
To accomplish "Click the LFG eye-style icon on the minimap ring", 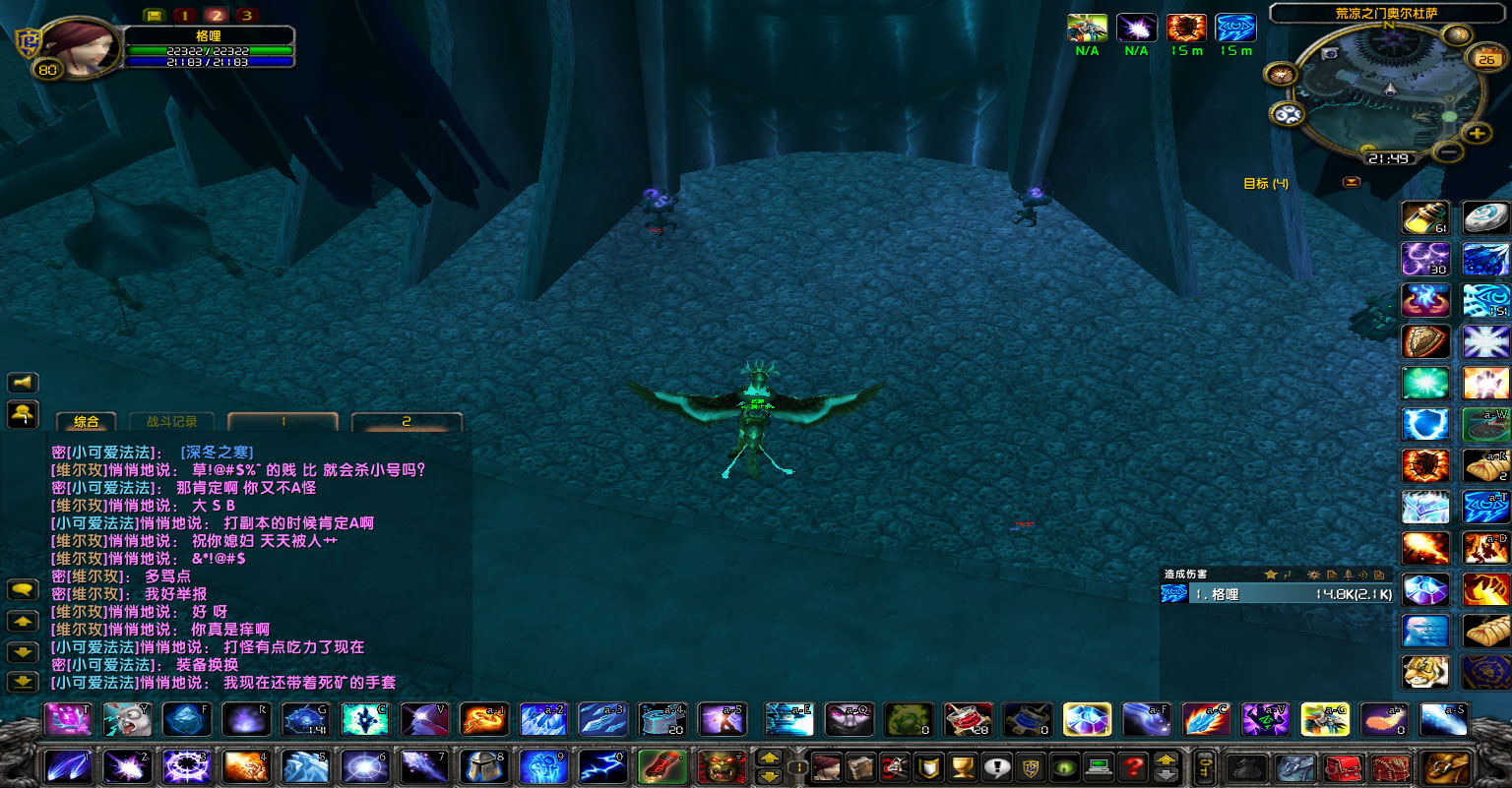I will (1286, 113).
